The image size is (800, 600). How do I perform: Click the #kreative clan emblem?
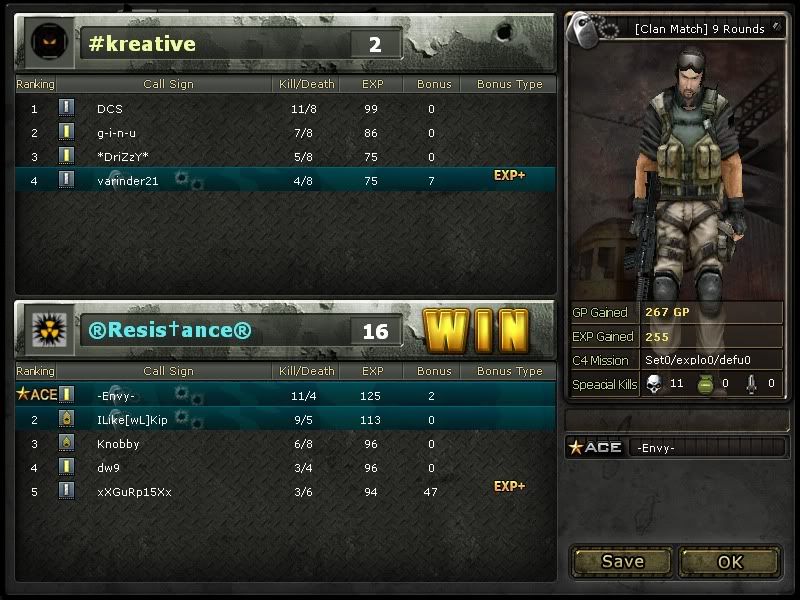click(x=47, y=43)
